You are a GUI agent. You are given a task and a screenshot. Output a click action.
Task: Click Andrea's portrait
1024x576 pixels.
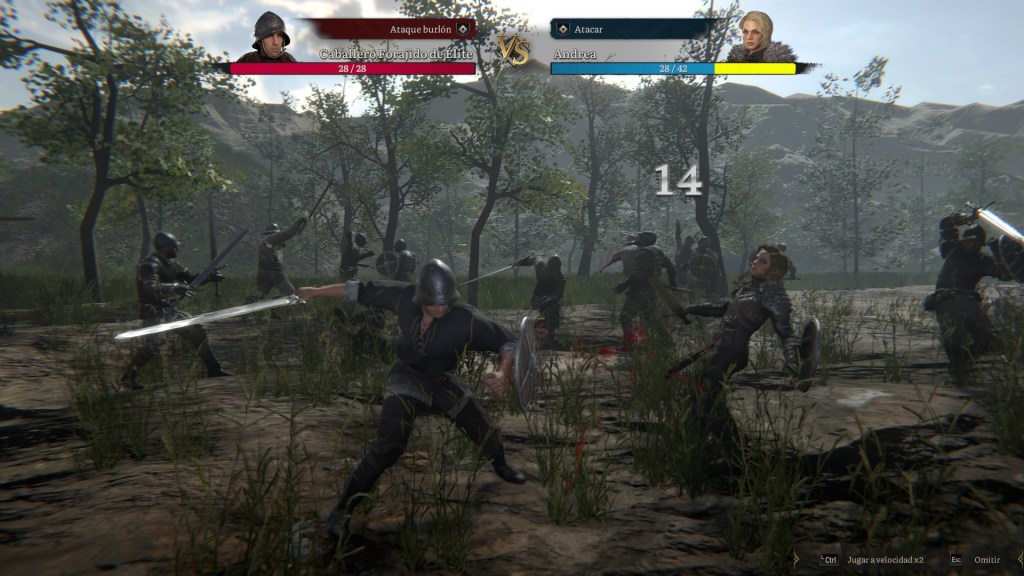759,38
